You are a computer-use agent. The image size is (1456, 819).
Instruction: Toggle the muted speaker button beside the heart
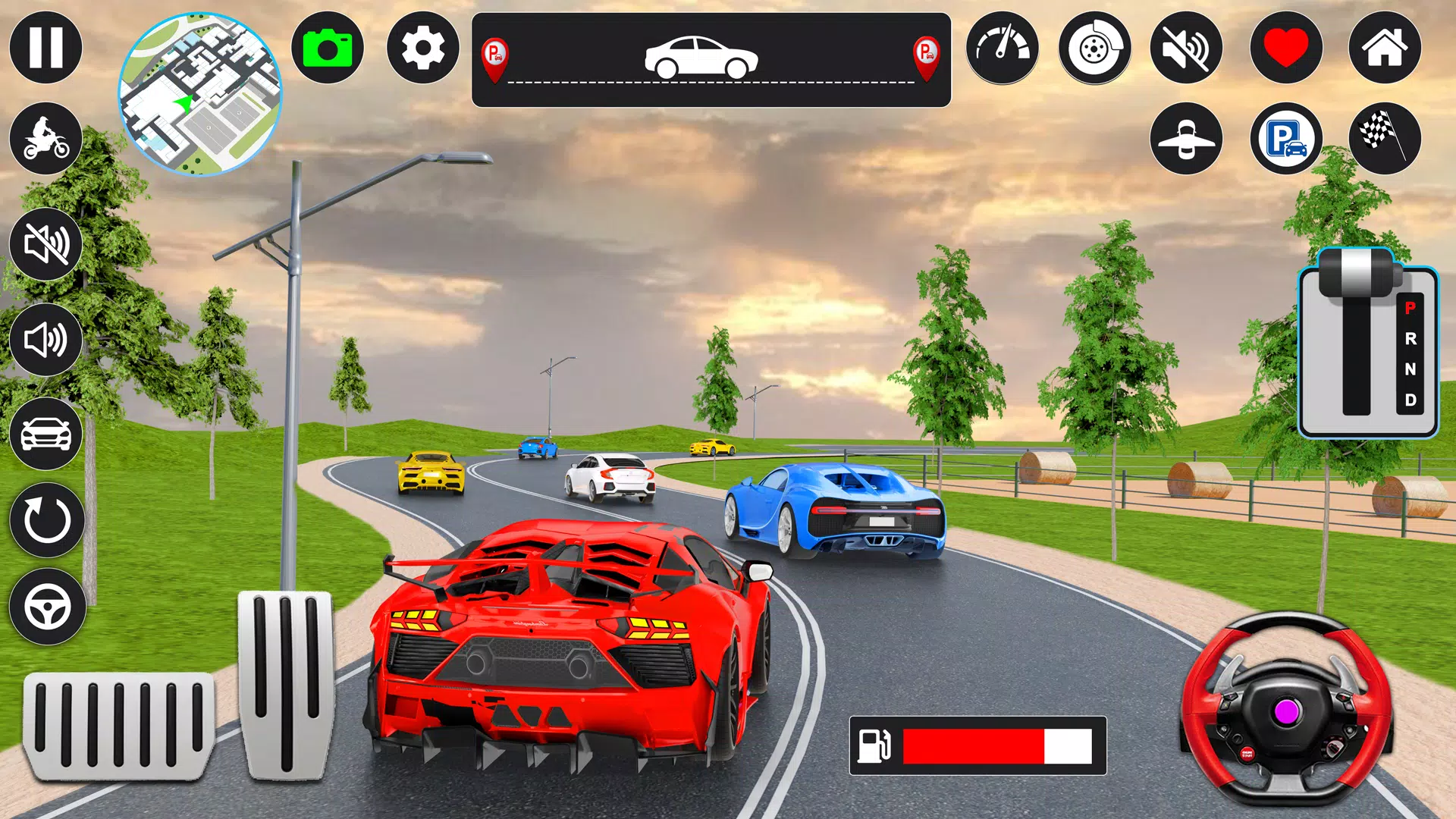pyautogui.click(x=1186, y=49)
